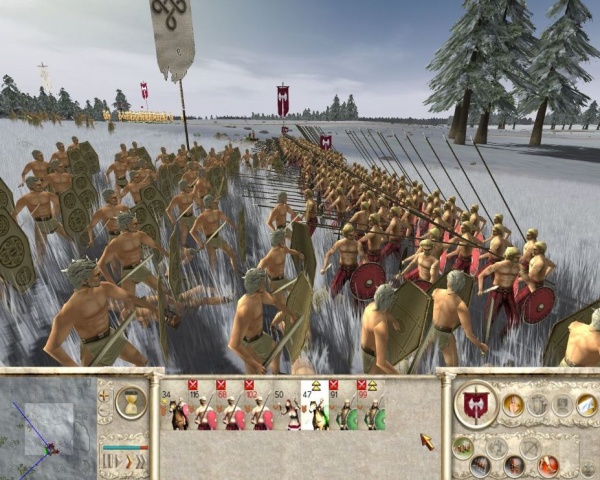Click the general portrait button beside the banner
600x480 pixels.
pos(513,404)
